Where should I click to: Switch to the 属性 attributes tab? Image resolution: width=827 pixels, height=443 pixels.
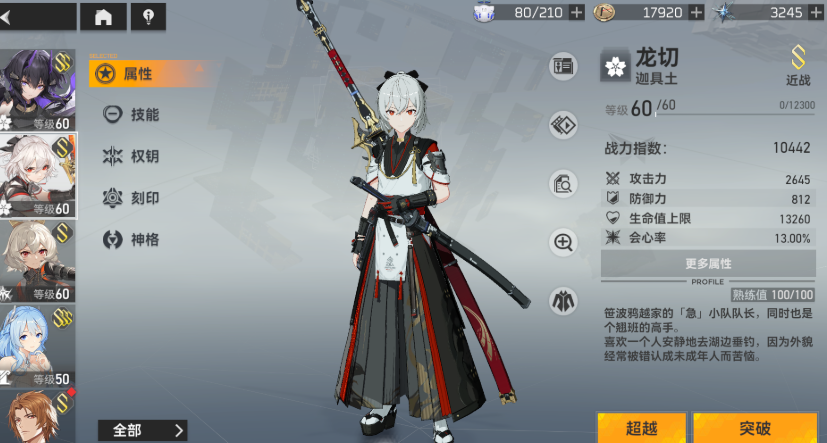[136, 73]
